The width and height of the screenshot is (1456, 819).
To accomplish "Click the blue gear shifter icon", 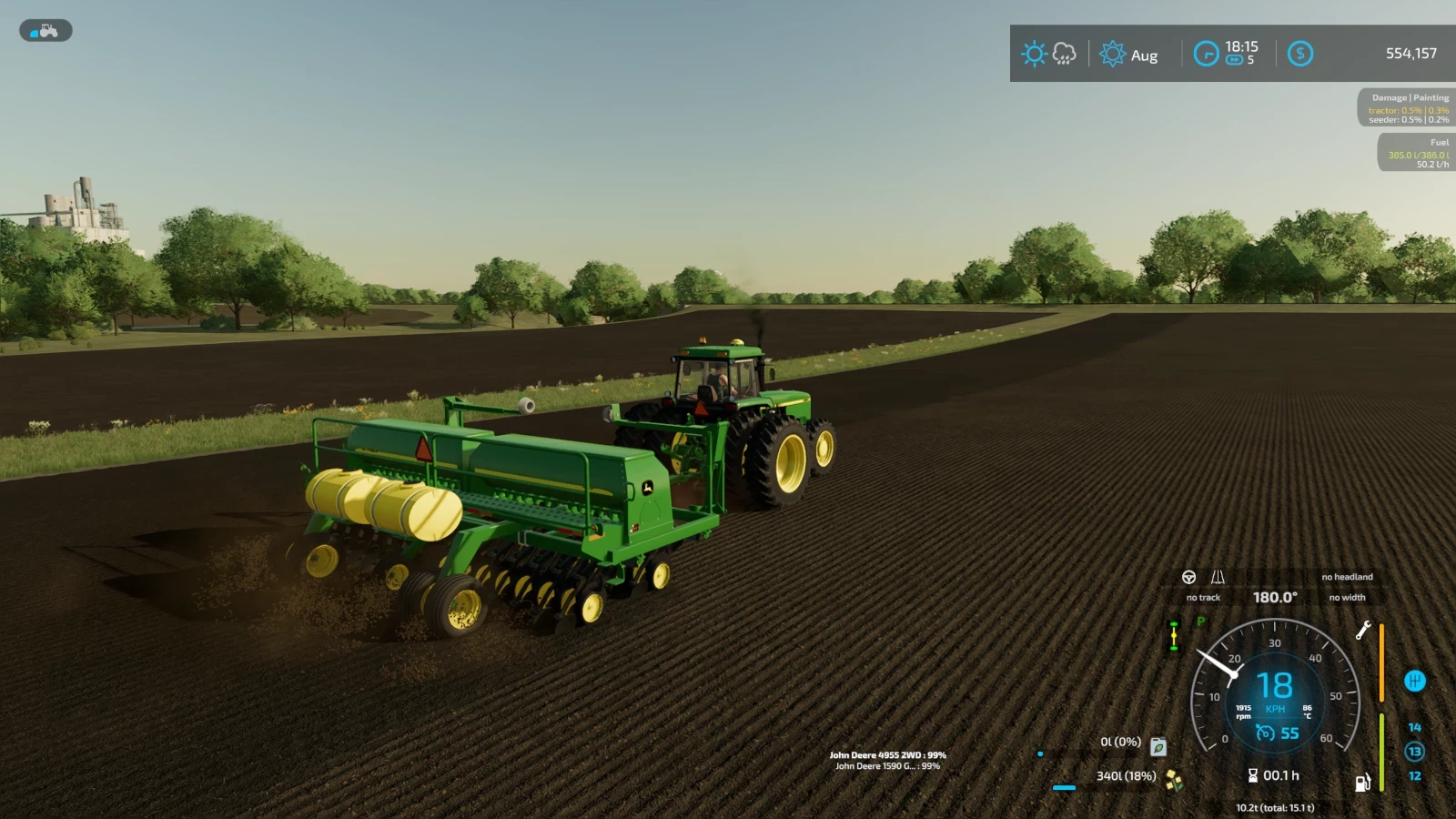I will pos(1414,682).
